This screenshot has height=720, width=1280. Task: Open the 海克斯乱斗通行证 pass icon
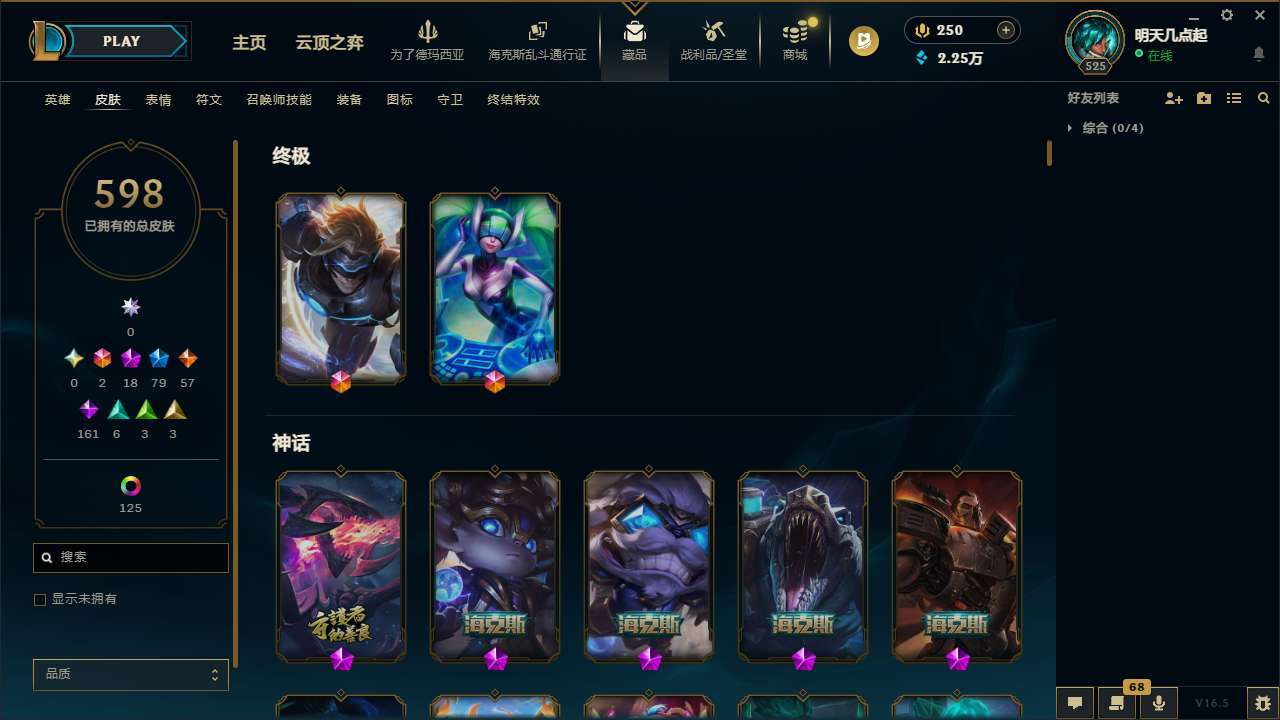(537, 40)
